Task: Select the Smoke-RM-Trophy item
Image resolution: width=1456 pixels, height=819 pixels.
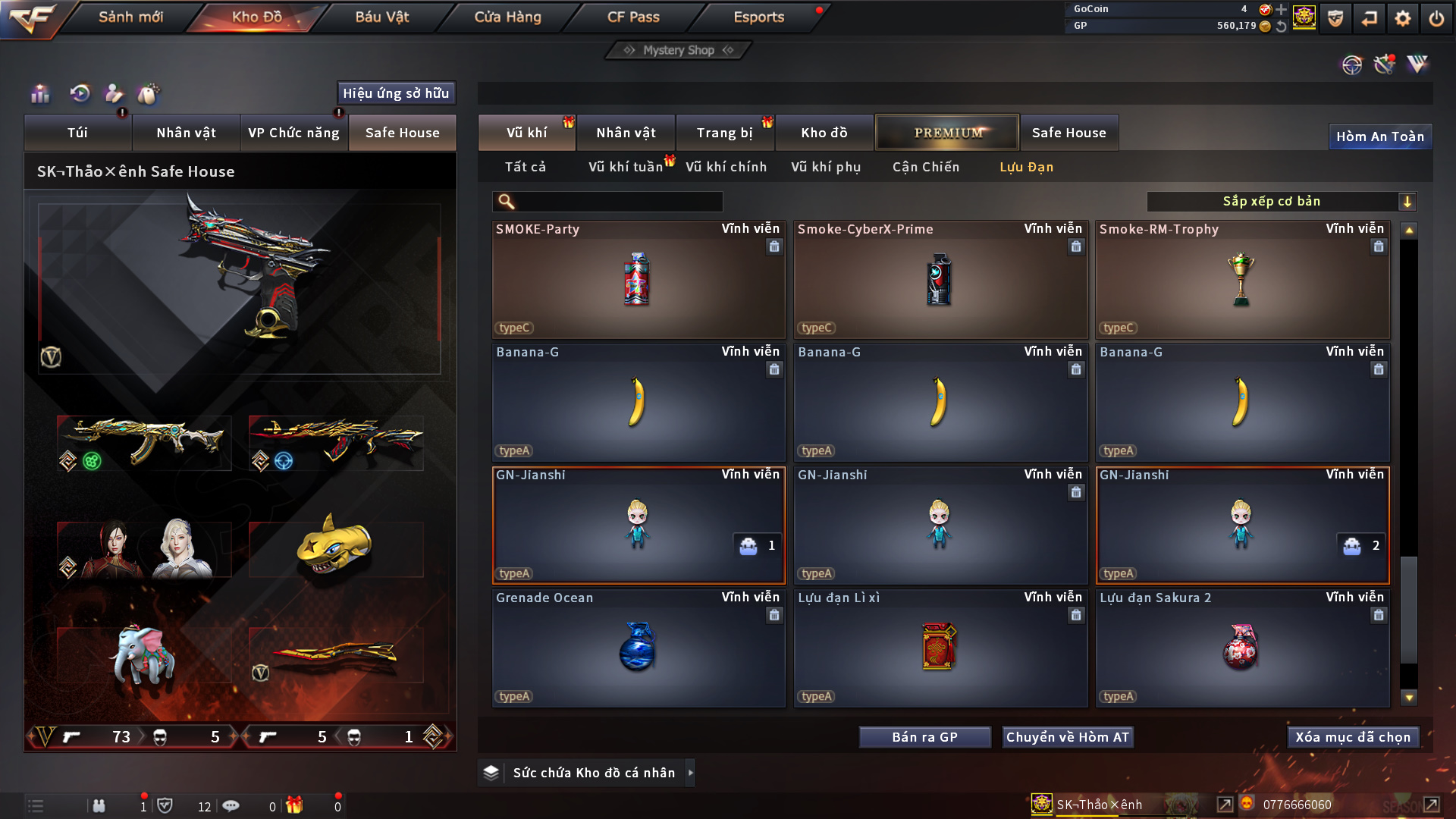Action: point(1241,280)
